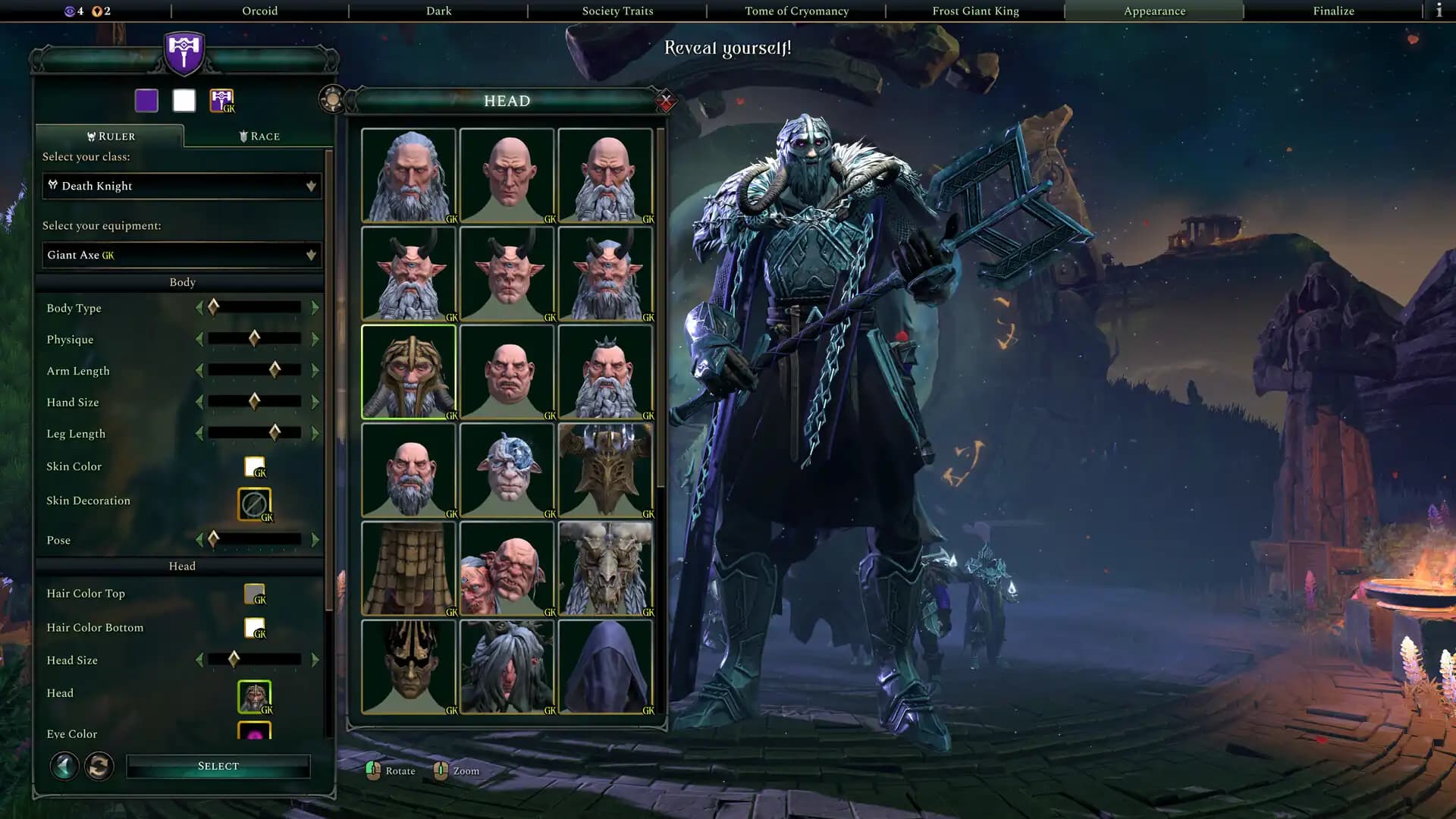Select the hooded head option in the grid

point(605,667)
